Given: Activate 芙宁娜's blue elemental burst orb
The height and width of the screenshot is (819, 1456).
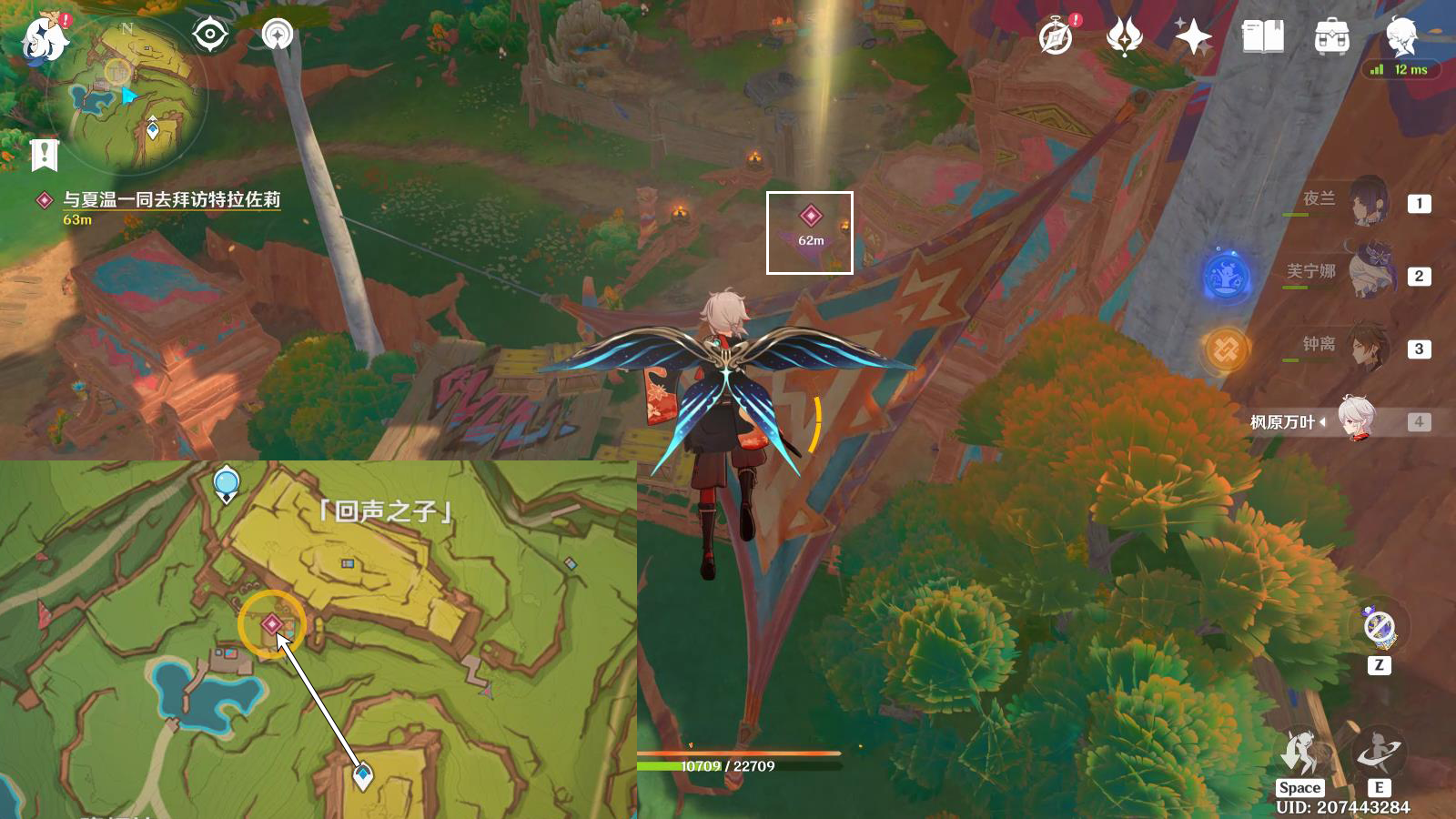Looking at the screenshot, I should [1226, 276].
